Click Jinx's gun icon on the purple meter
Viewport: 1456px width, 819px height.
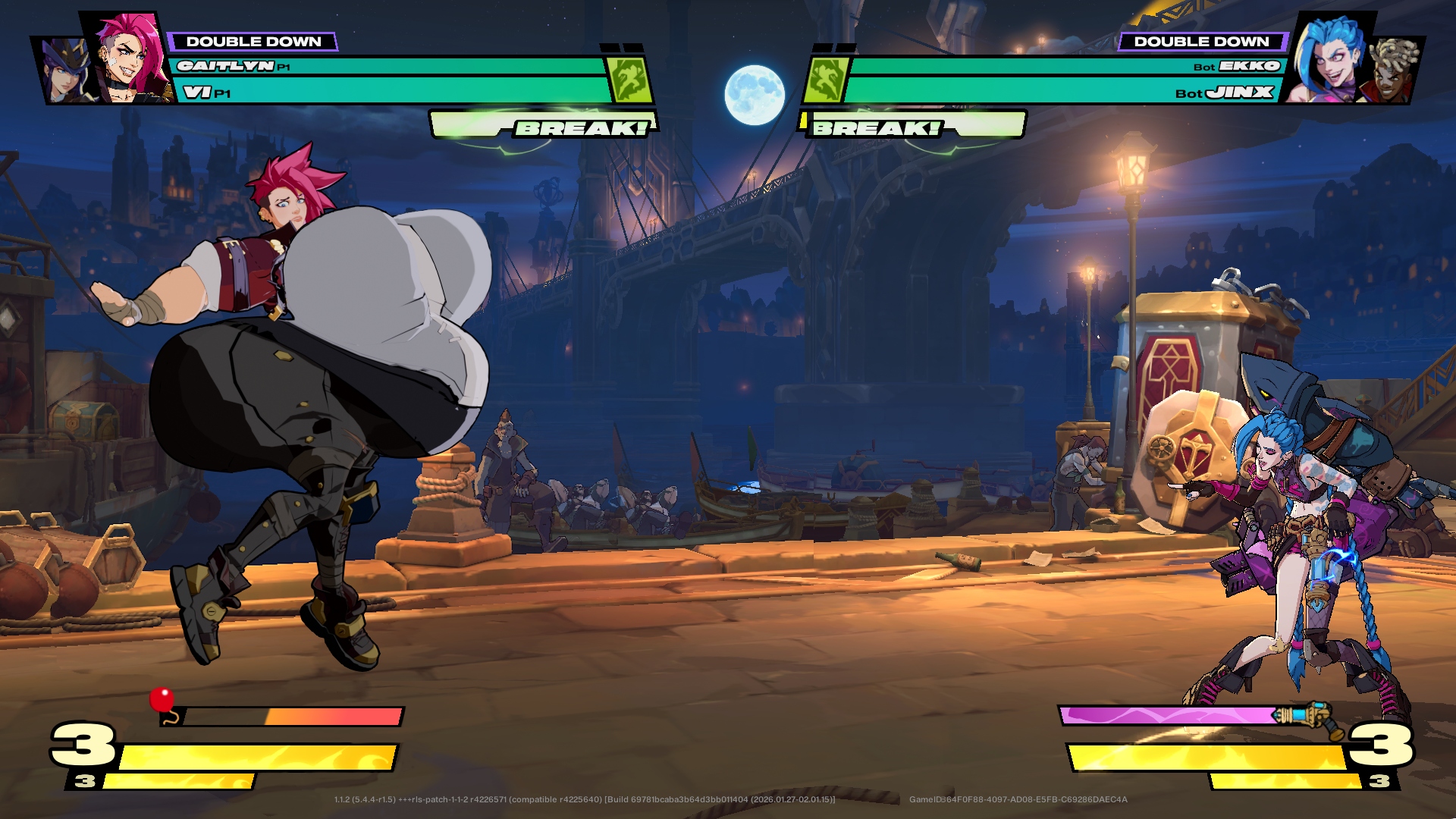pos(1306,717)
